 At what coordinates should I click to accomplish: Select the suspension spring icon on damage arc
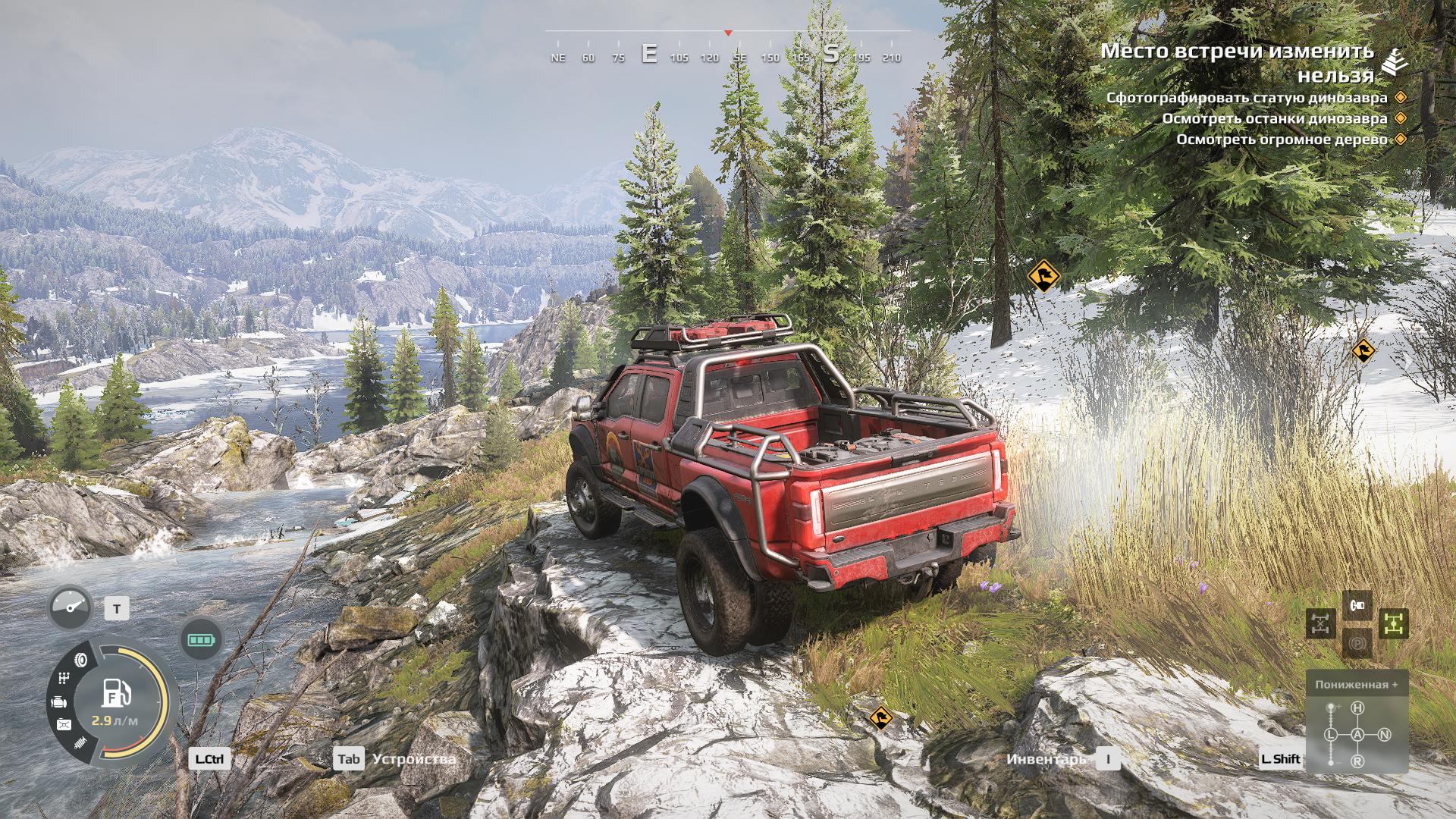tap(80, 743)
